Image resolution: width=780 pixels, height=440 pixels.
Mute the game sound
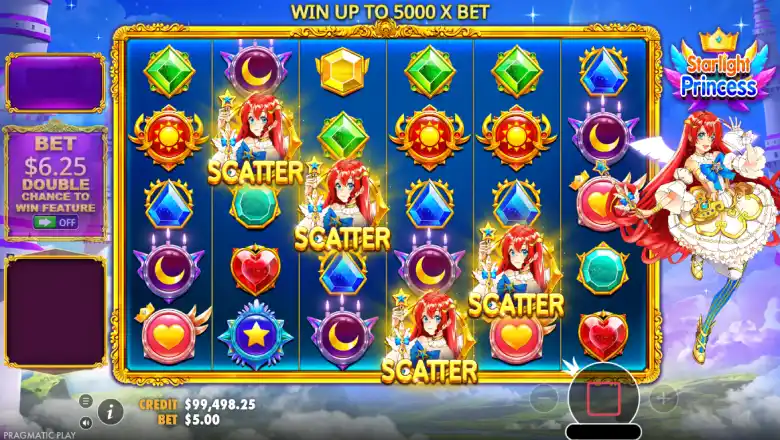(85, 421)
